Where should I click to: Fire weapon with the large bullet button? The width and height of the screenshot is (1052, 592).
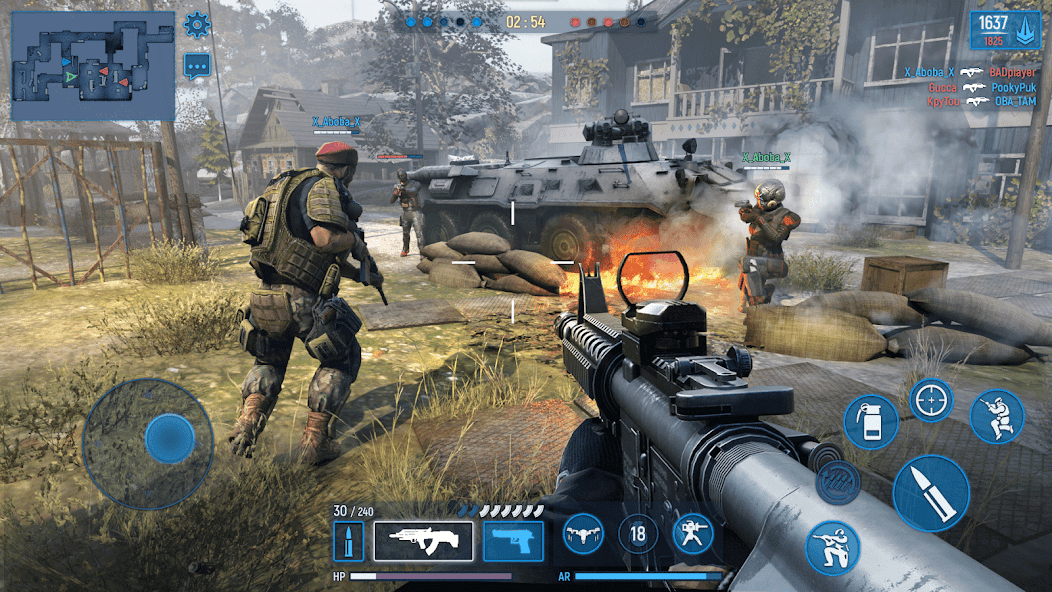tap(930, 493)
